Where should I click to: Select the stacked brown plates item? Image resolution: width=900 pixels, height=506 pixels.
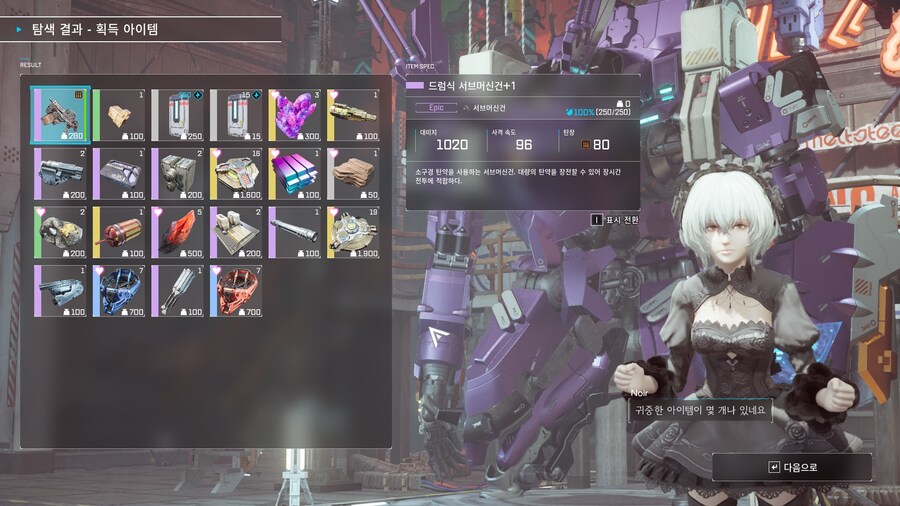pos(354,173)
